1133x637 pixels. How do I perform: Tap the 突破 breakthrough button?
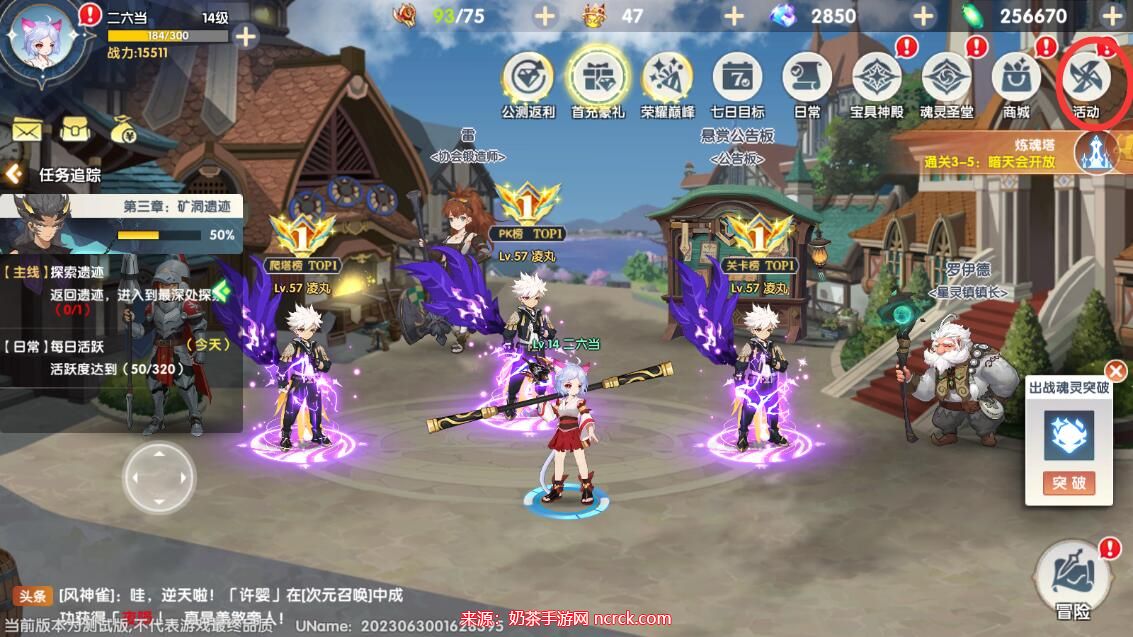tap(1068, 483)
